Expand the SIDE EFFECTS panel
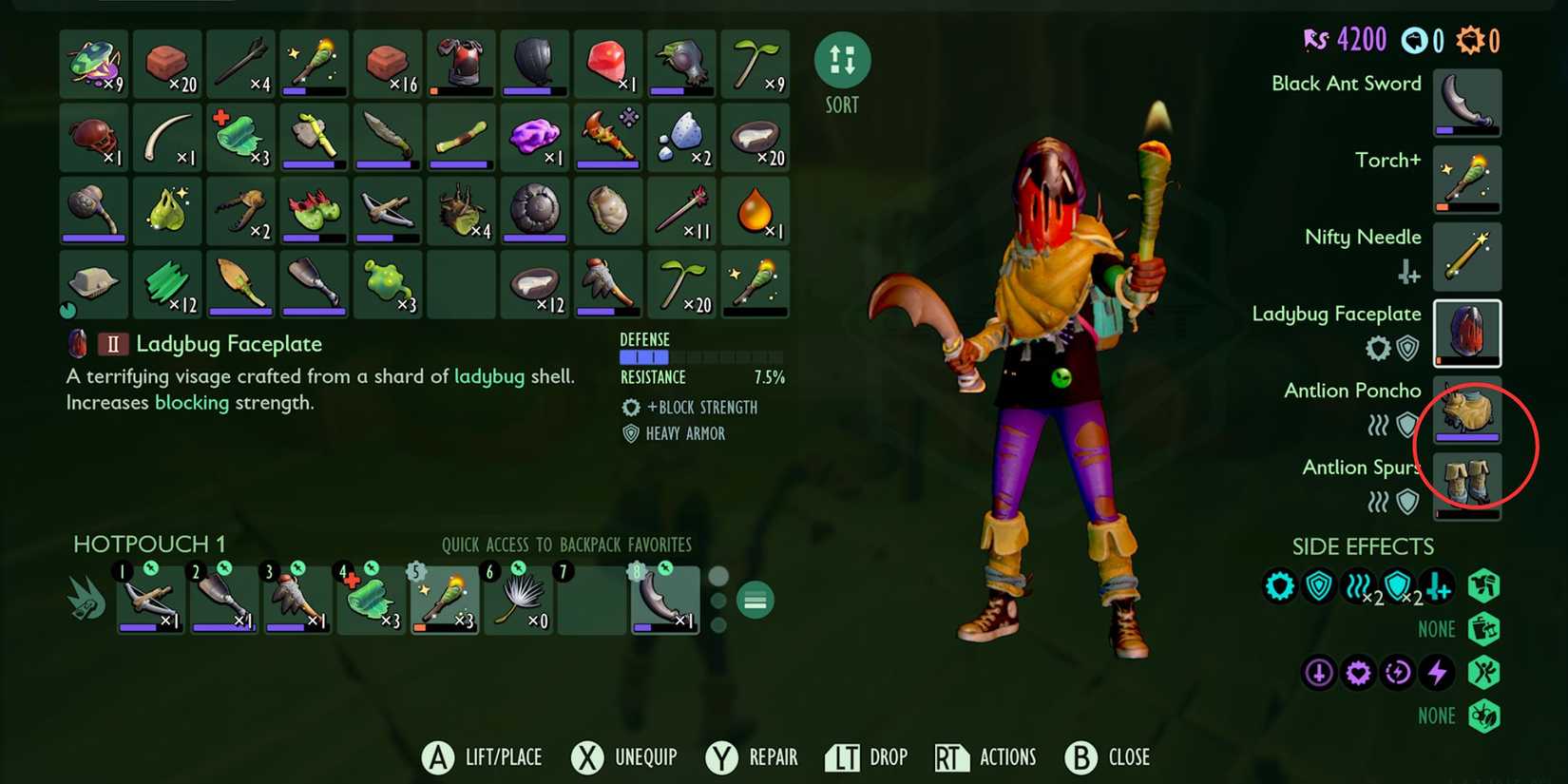 pos(1363,546)
